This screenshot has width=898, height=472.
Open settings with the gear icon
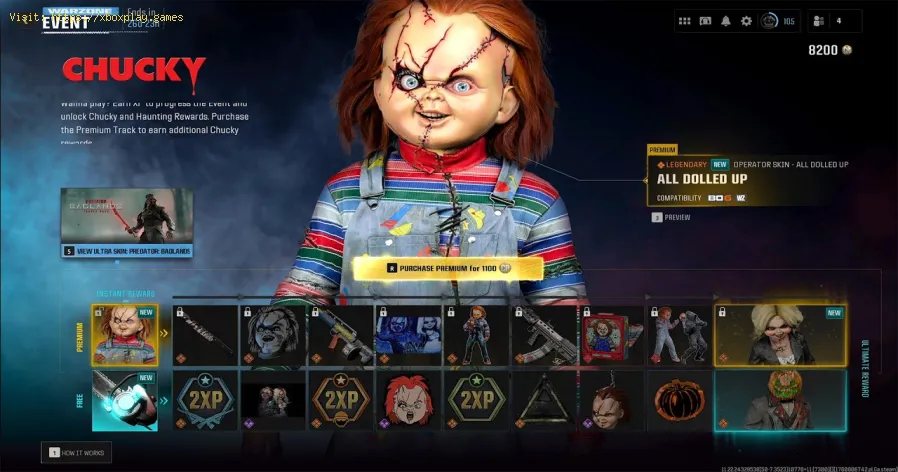(746, 21)
